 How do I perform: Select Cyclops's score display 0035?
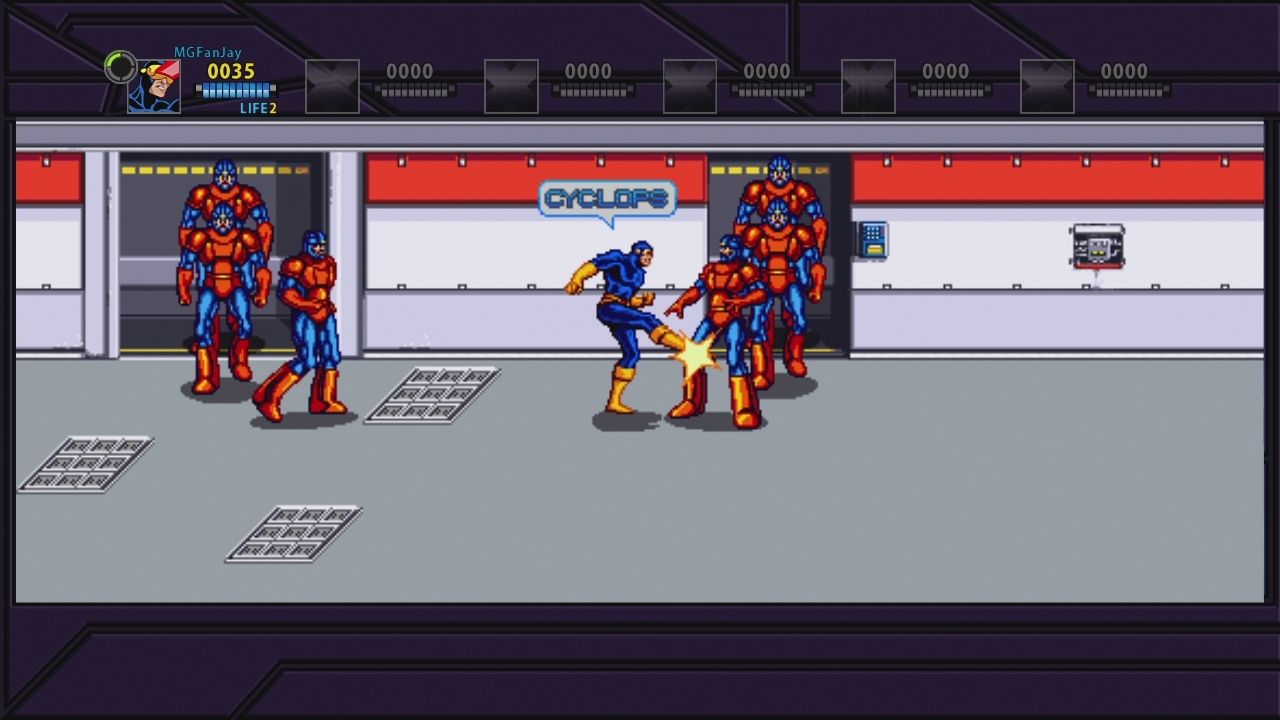[229, 70]
